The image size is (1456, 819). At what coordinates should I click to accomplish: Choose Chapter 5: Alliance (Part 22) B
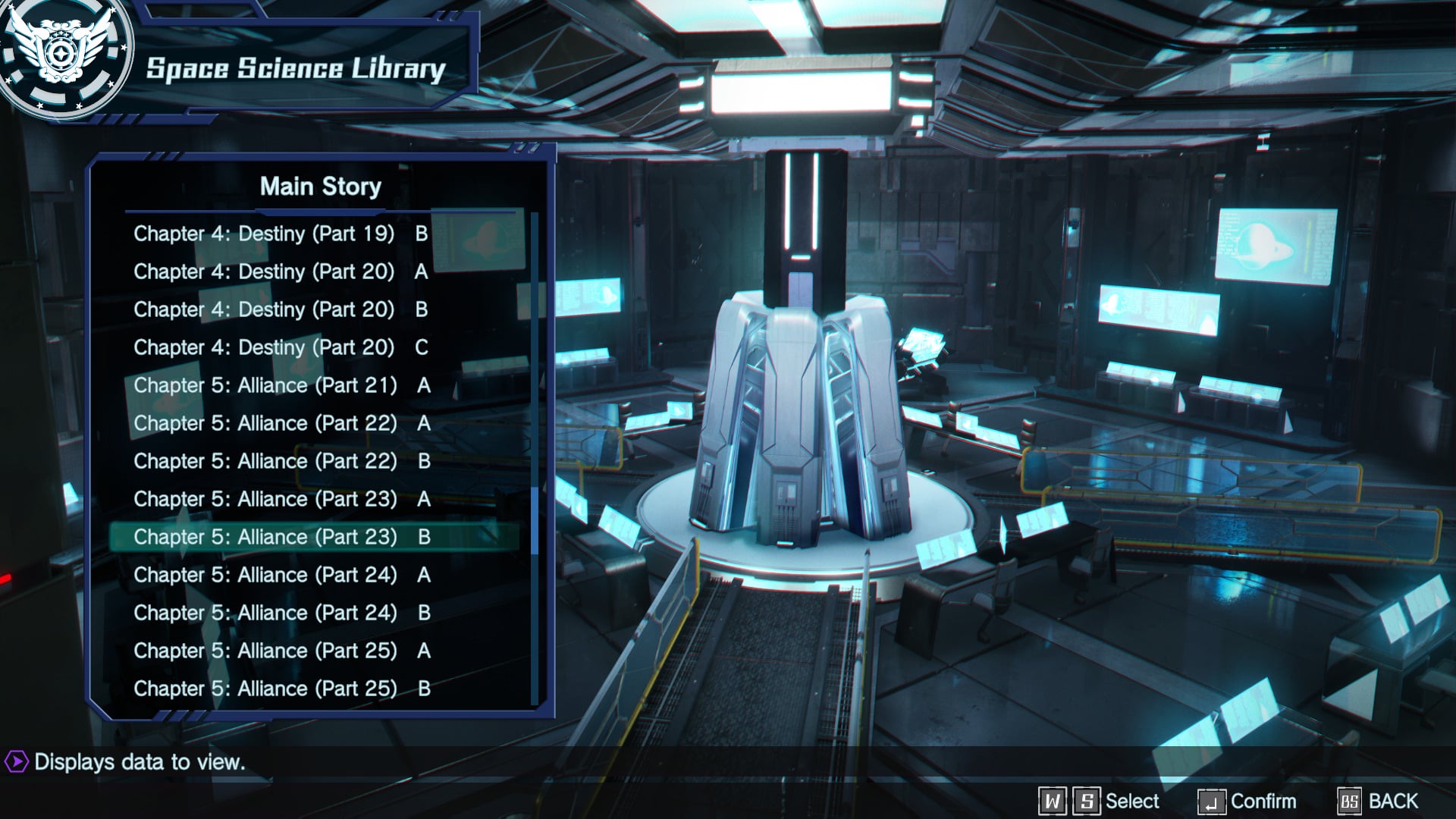(282, 461)
